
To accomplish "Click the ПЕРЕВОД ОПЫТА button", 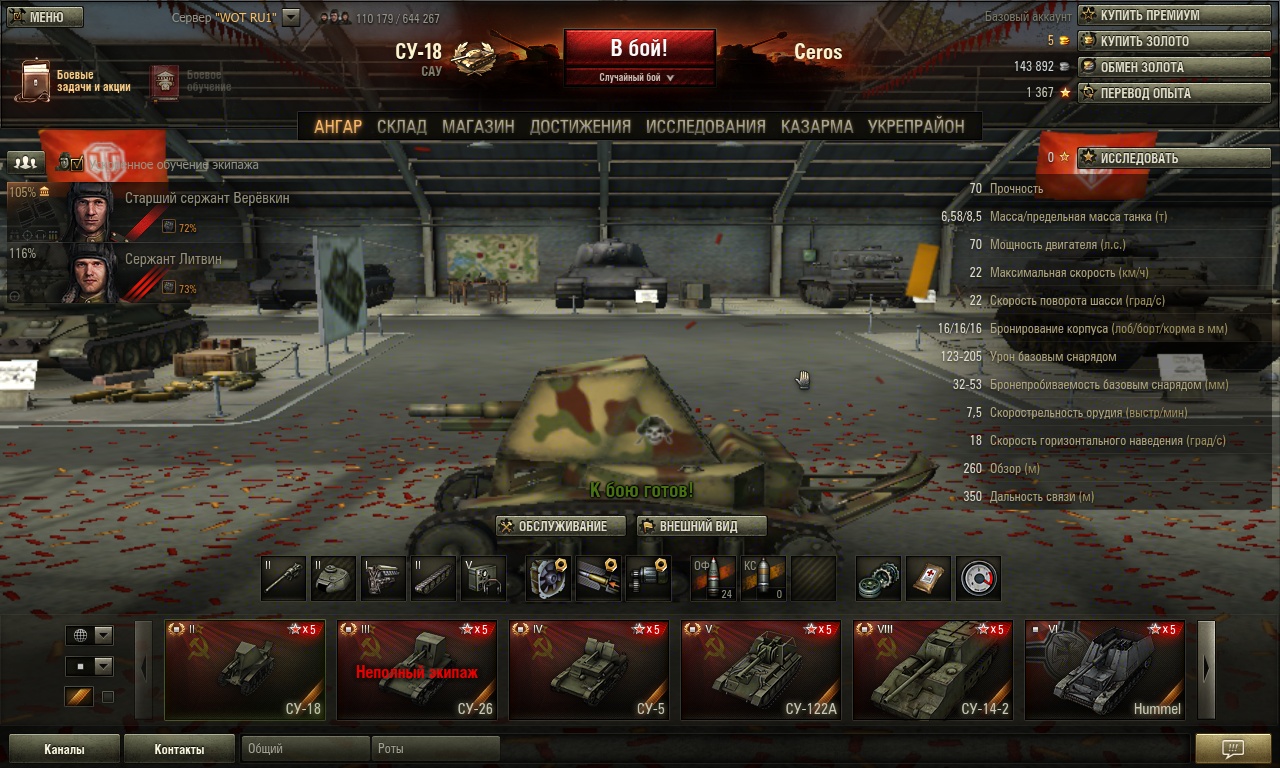I will (x=1173, y=93).
